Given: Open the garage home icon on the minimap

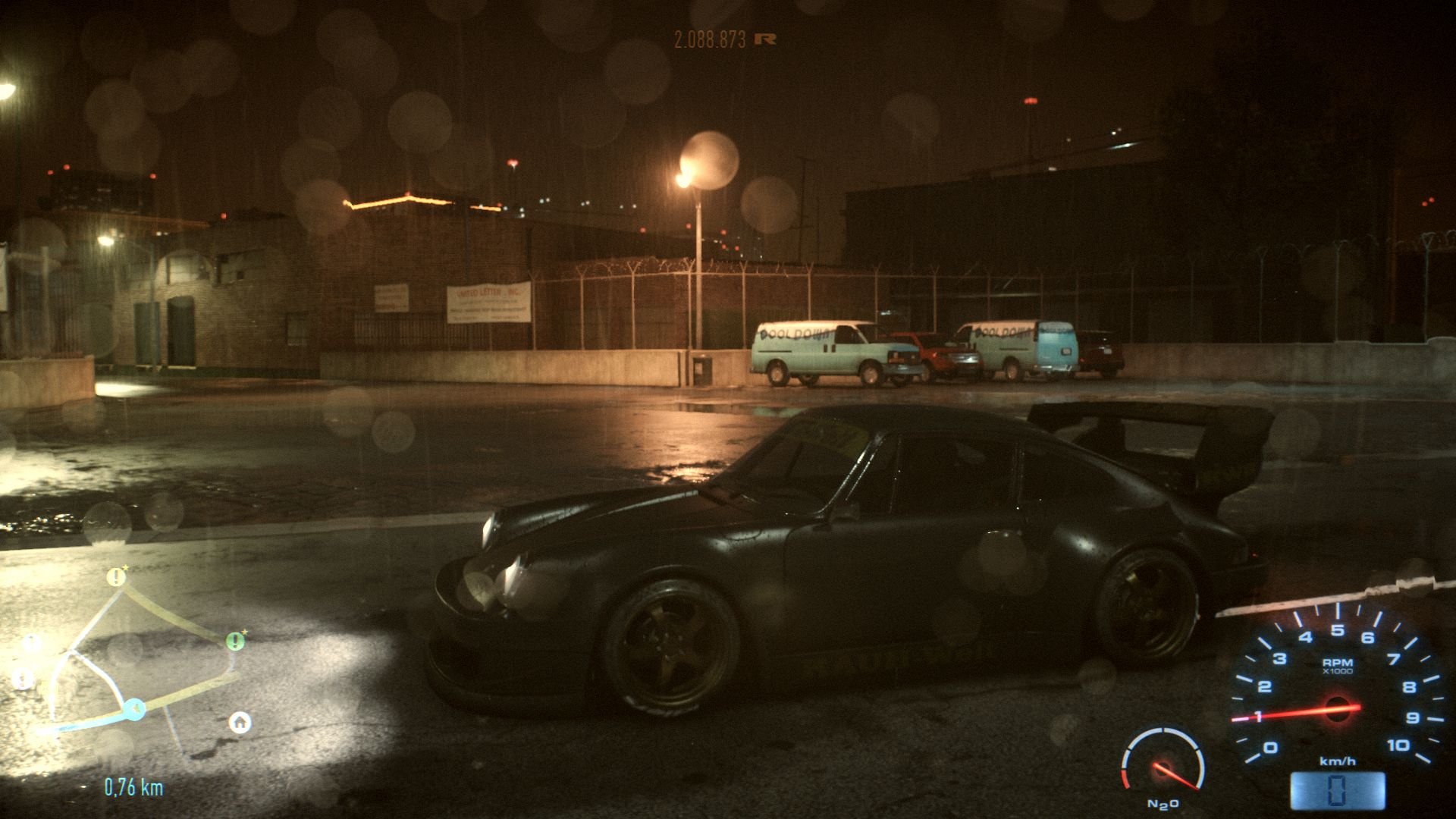Looking at the screenshot, I should point(240,723).
